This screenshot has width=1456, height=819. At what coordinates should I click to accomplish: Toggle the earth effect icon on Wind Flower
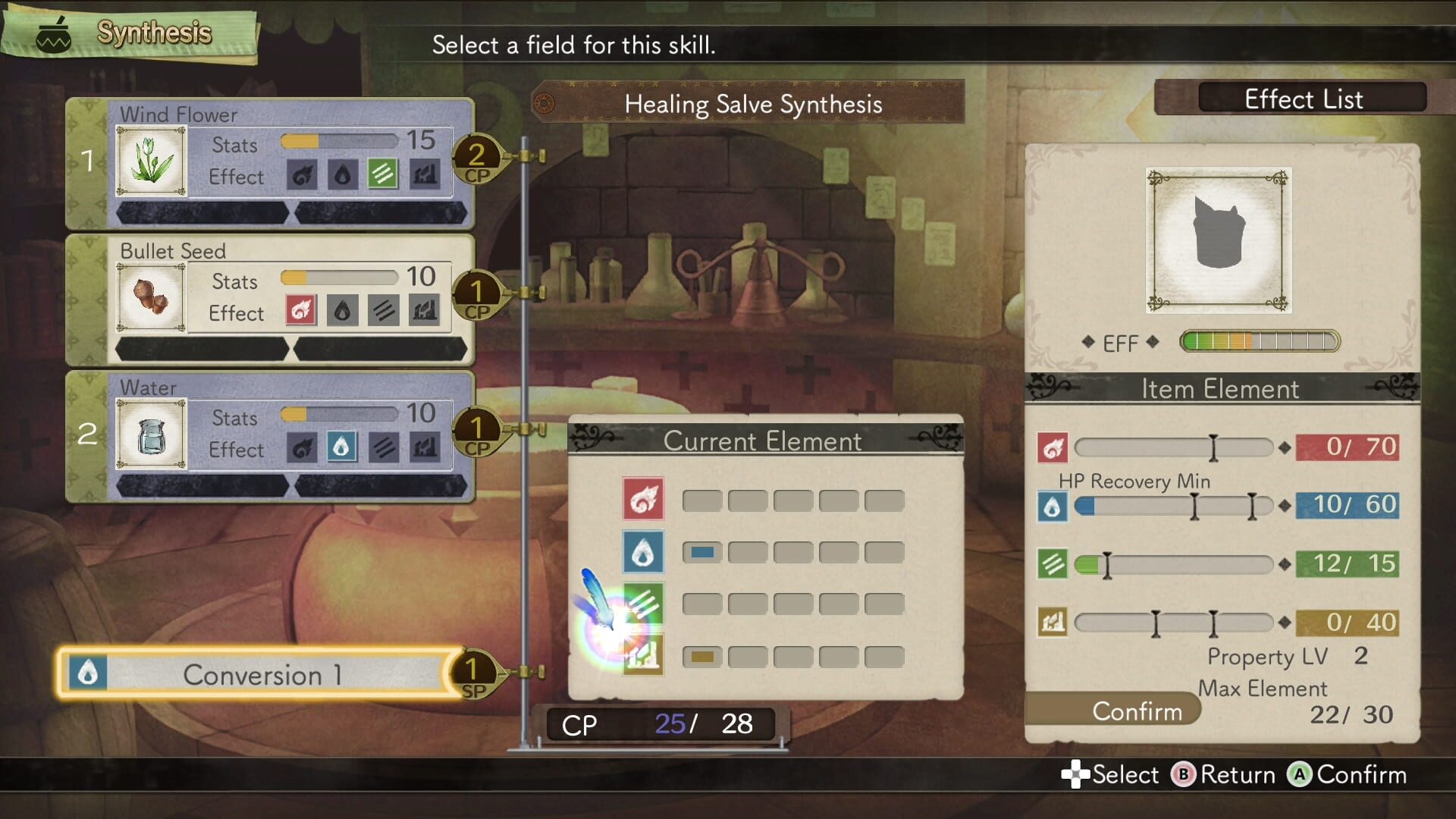(425, 173)
